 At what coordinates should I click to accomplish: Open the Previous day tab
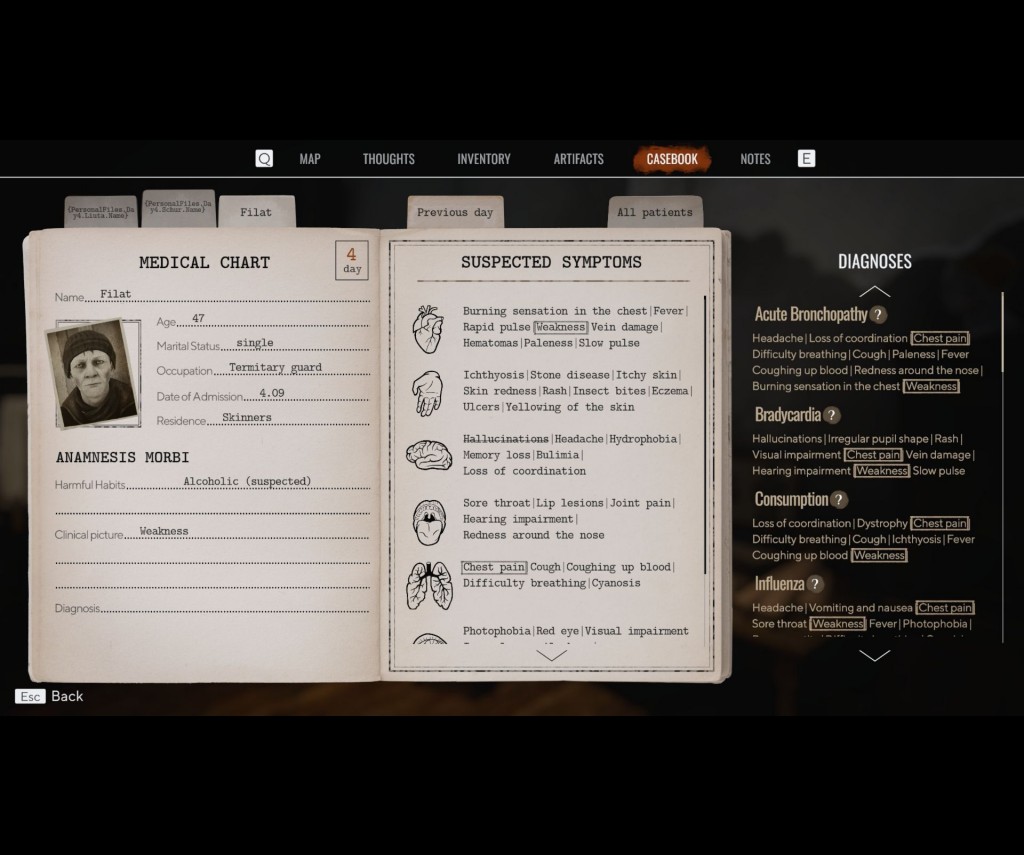[x=455, y=212]
